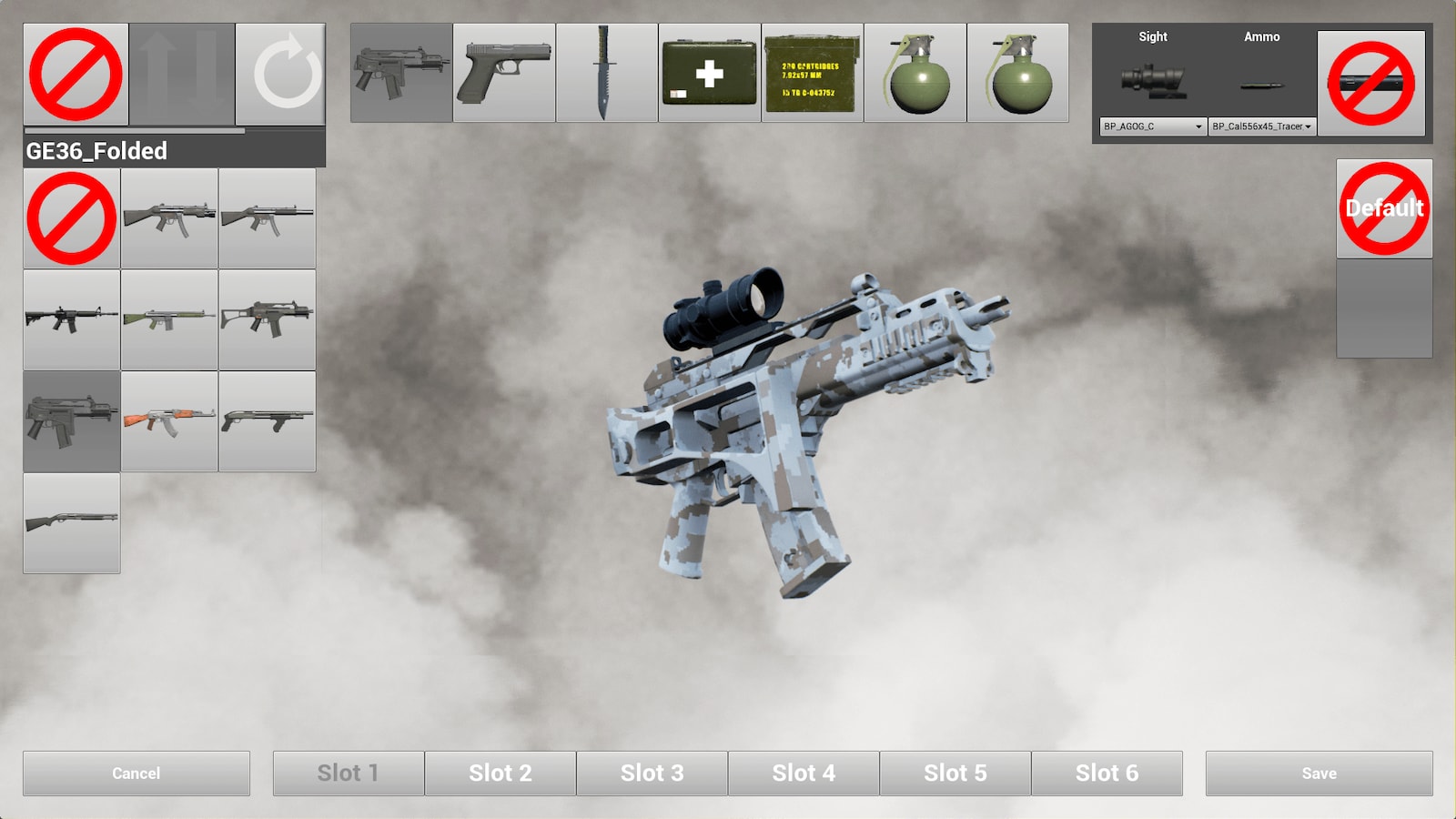Open the BP_AGOG_C sight dropdown
The height and width of the screenshot is (819, 1456).
point(1151,126)
